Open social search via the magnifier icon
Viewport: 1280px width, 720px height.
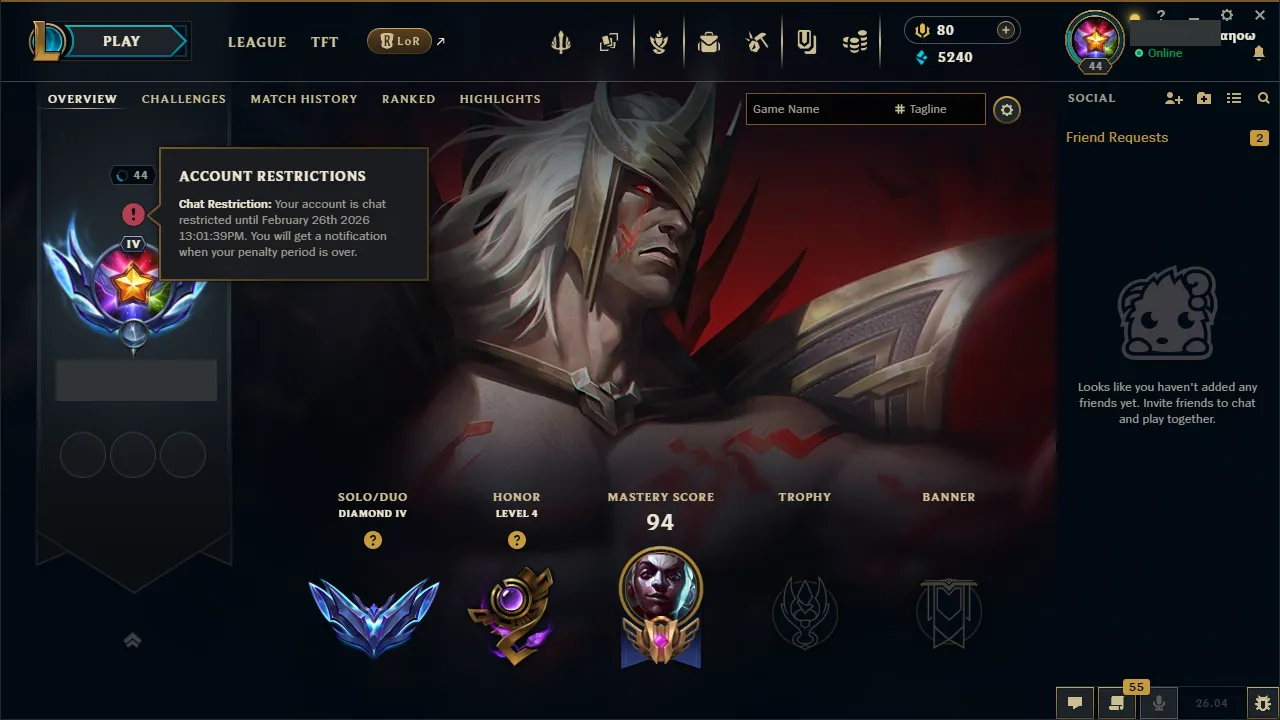1263,98
